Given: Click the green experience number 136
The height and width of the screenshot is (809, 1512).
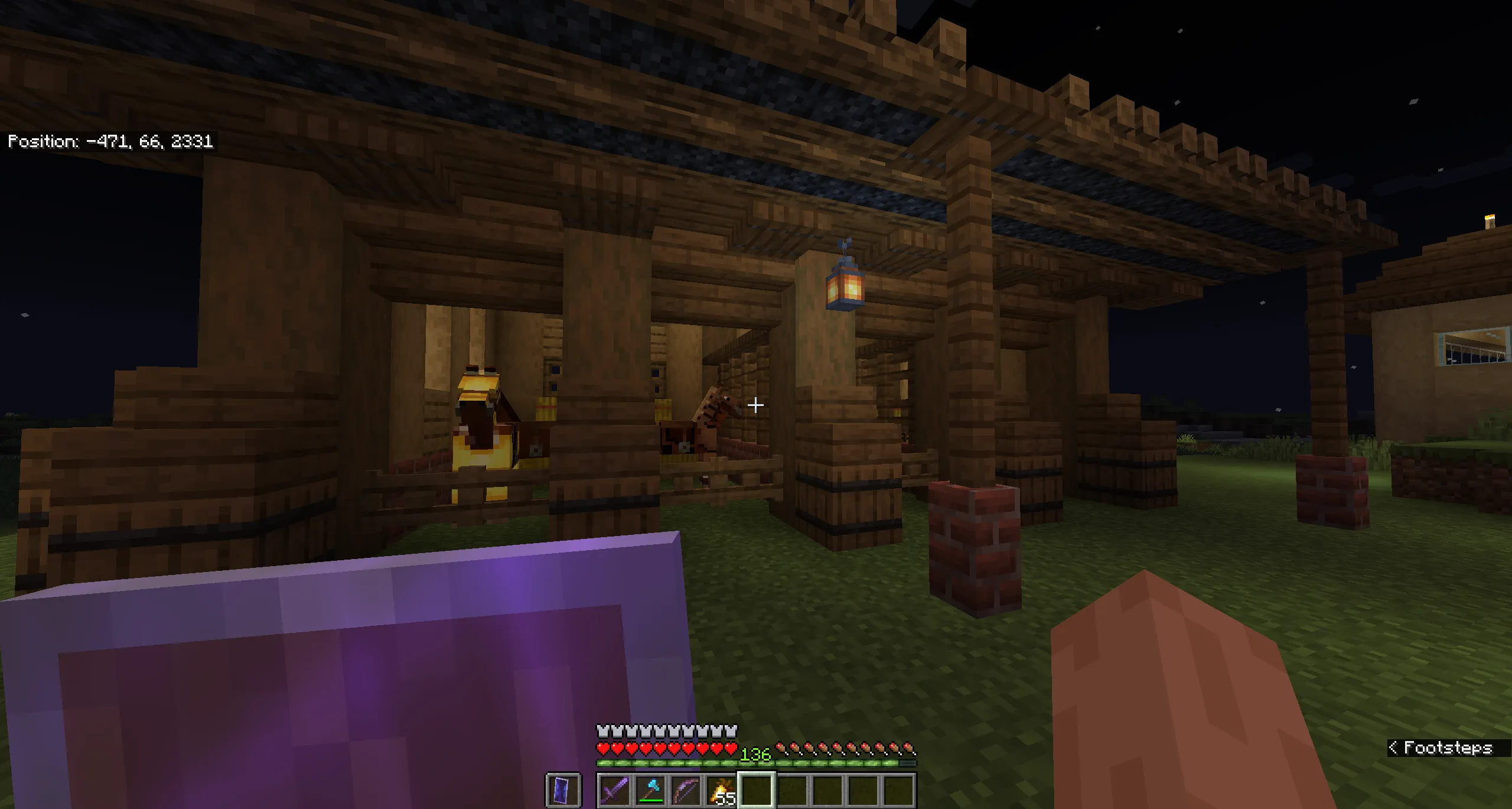Looking at the screenshot, I should (755, 755).
